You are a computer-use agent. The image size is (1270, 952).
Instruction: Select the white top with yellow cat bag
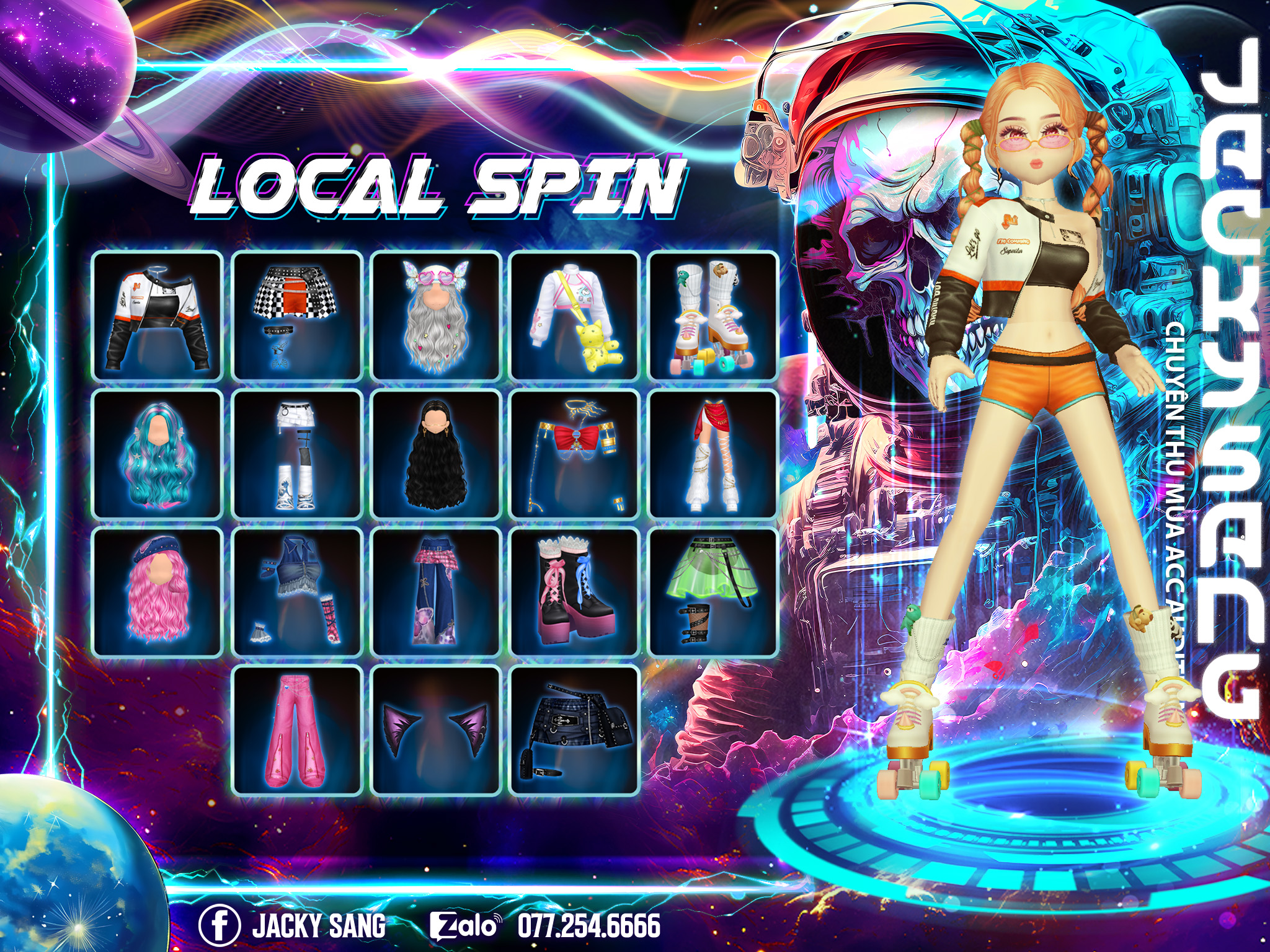[x=575, y=316]
